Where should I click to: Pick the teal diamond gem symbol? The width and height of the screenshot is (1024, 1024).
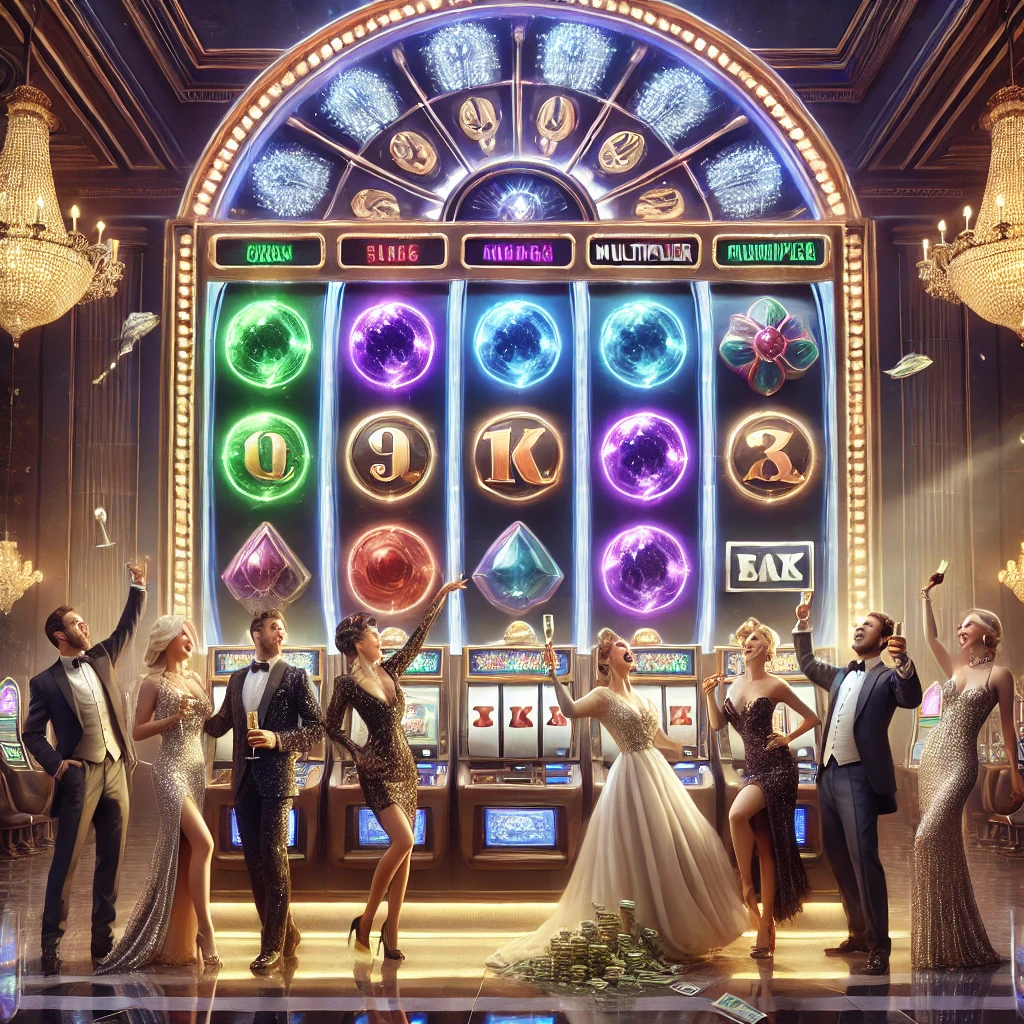click(x=517, y=568)
